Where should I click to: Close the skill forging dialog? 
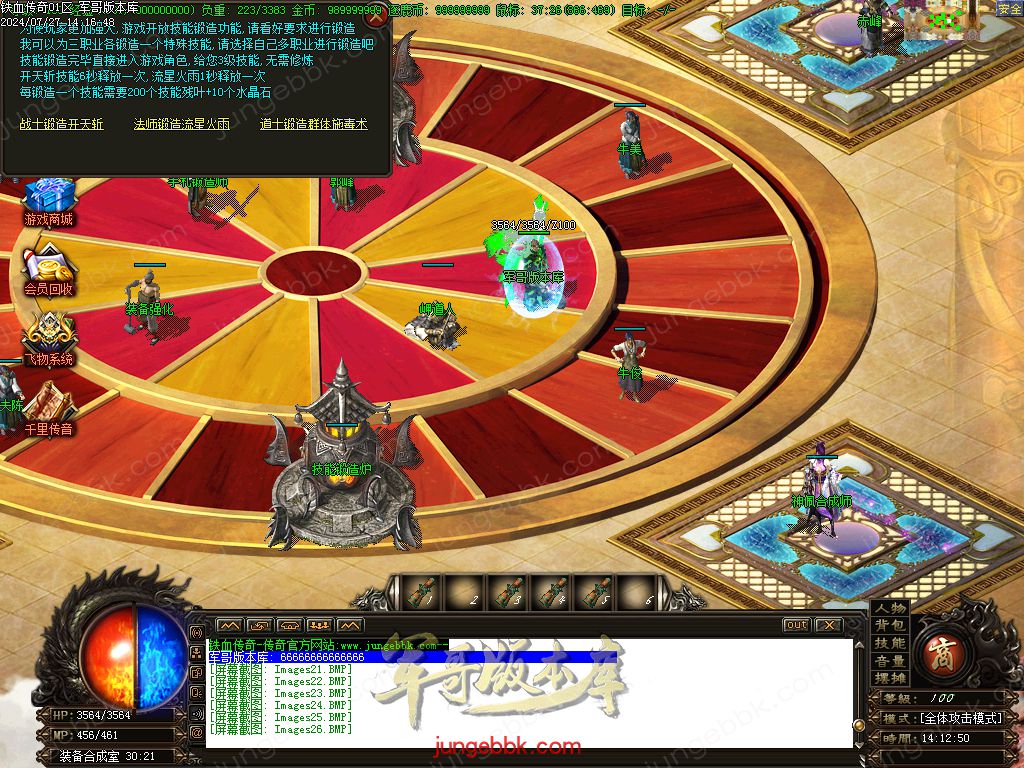pyautogui.click(x=376, y=17)
